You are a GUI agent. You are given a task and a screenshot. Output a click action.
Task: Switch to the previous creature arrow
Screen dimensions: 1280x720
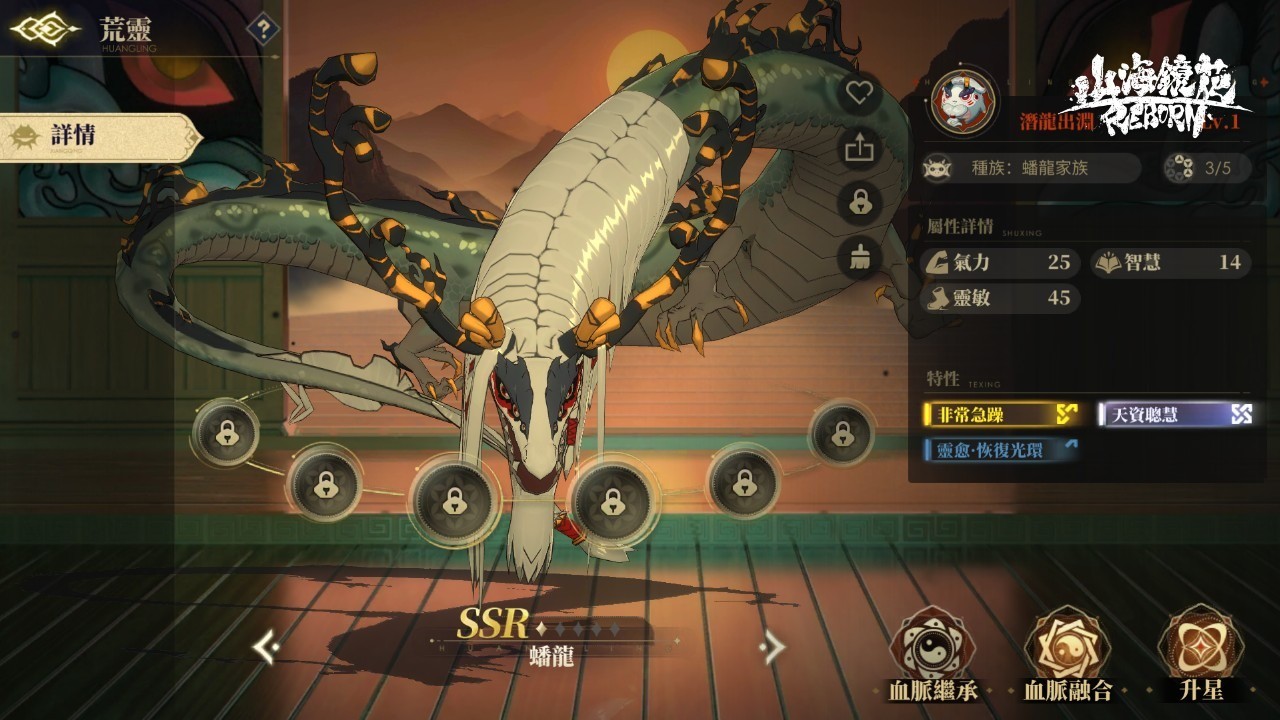[265, 648]
